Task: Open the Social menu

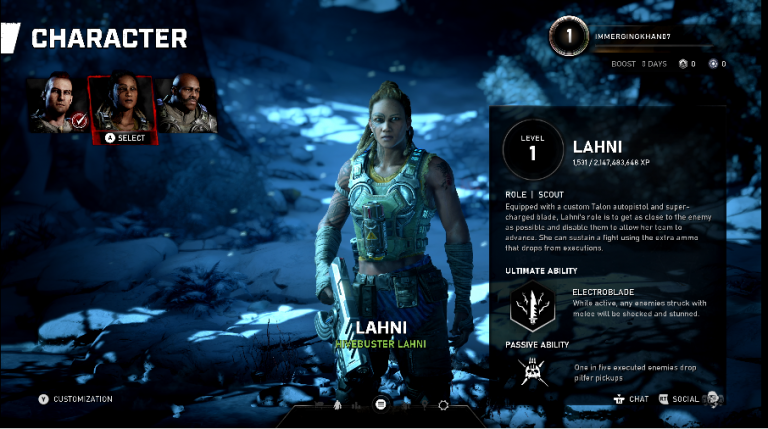Action: tap(685, 399)
